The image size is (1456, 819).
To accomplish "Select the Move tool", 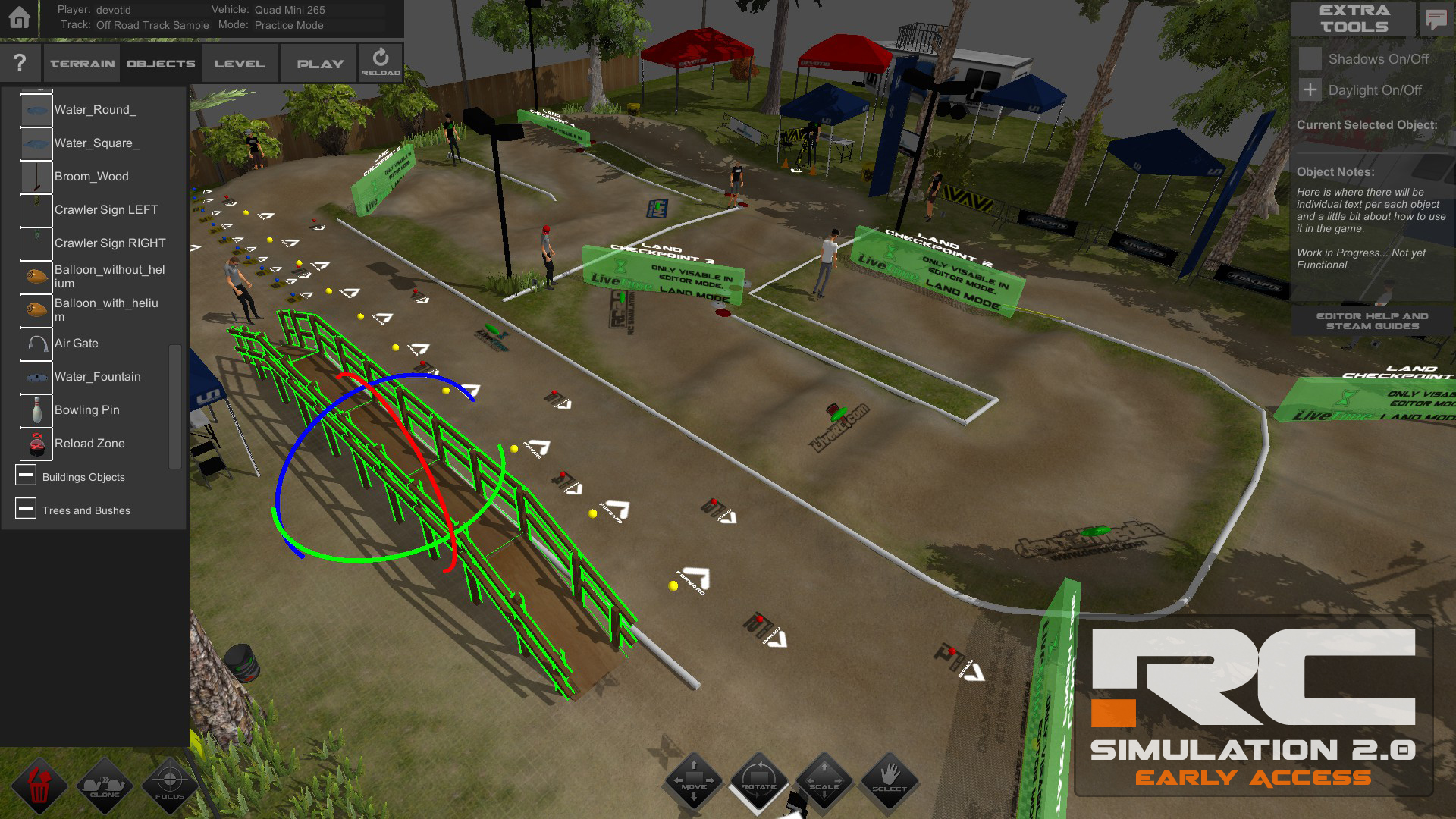I will click(x=692, y=781).
